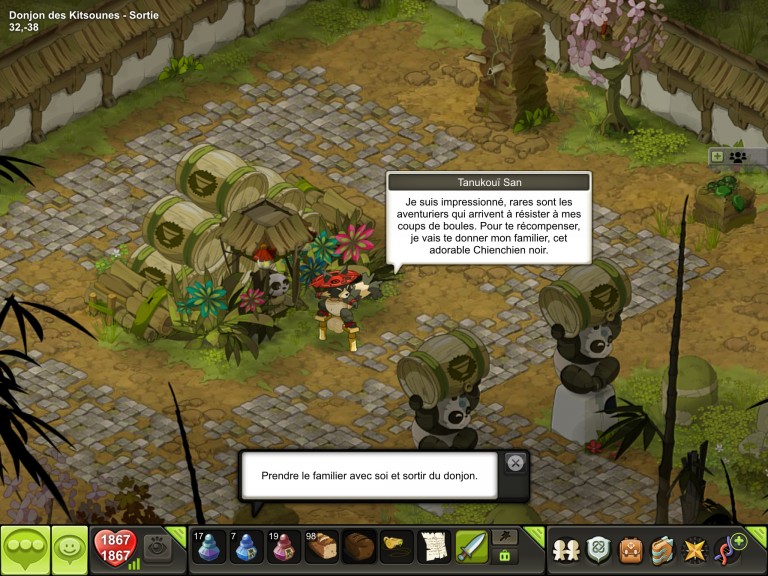Viewport: 768px width, 576px height.
Task: Choose "Prendre le familier" dialogue reply
Action: 369,476
